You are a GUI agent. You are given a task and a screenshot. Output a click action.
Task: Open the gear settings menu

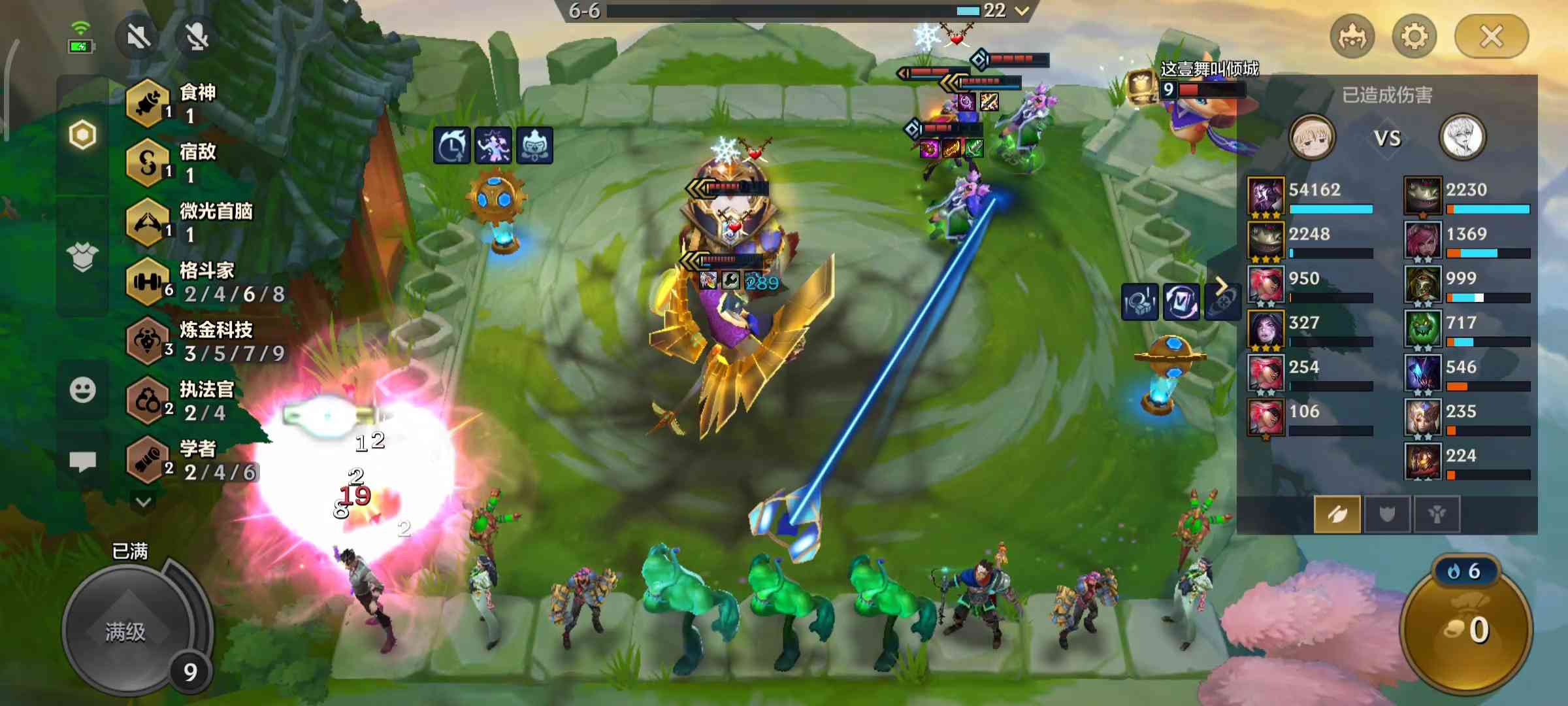tap(1414, 37)
